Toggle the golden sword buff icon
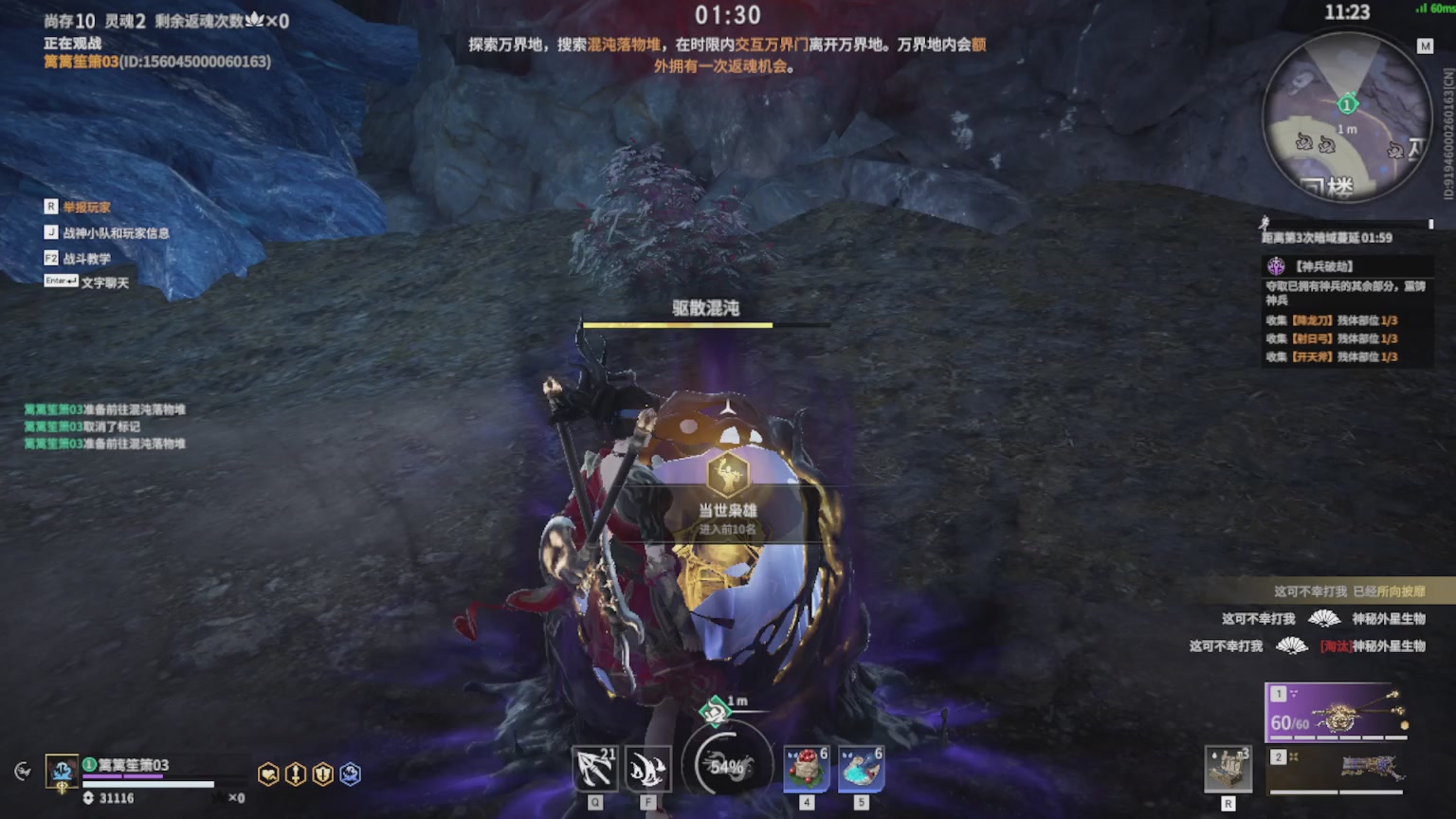This screenshot has height=819, width=1456. click(x=296, y=772)
